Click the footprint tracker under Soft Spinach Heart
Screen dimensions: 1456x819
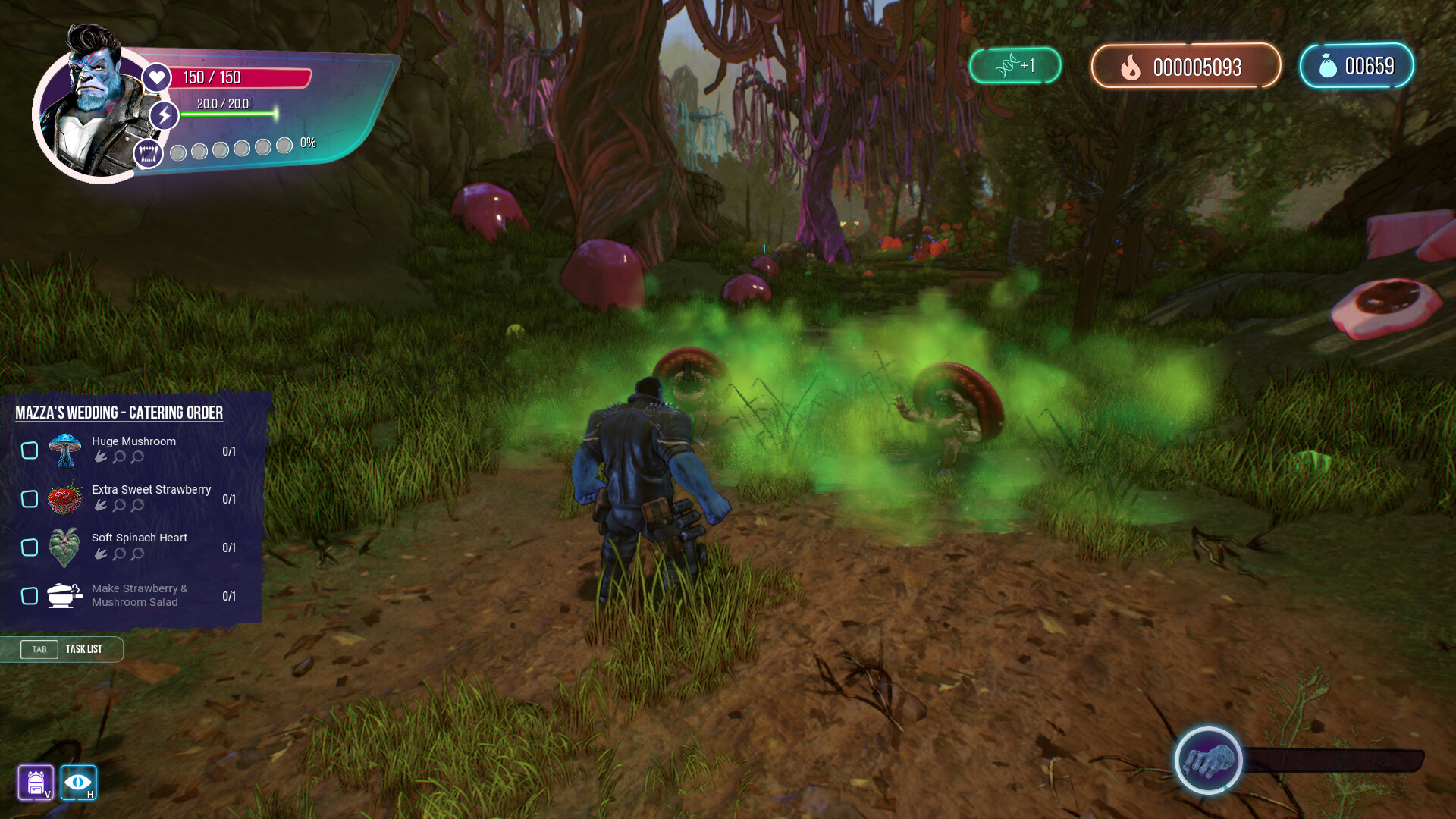(x=102, y=554)
